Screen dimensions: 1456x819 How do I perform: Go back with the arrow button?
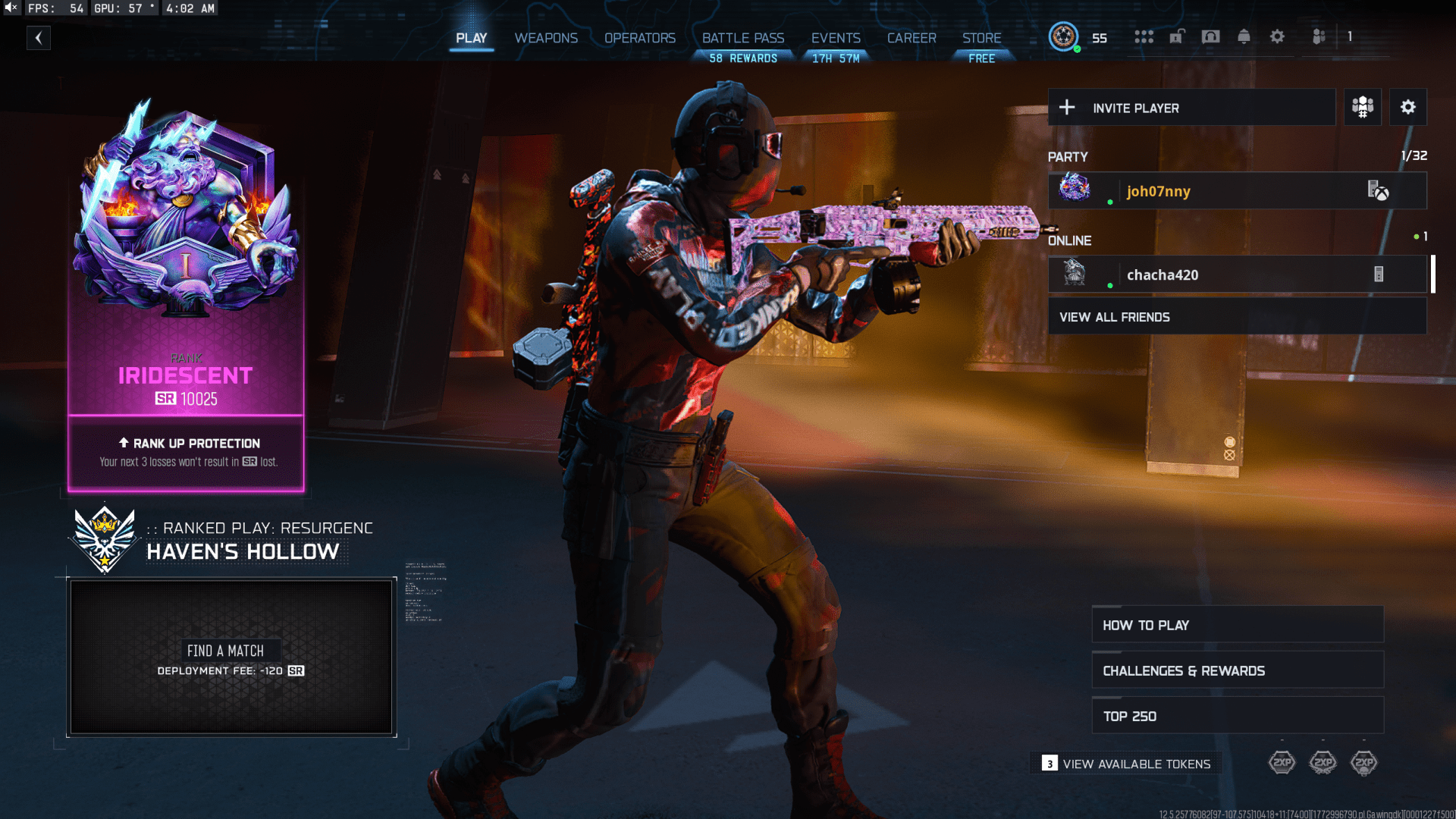pos(39,38)
